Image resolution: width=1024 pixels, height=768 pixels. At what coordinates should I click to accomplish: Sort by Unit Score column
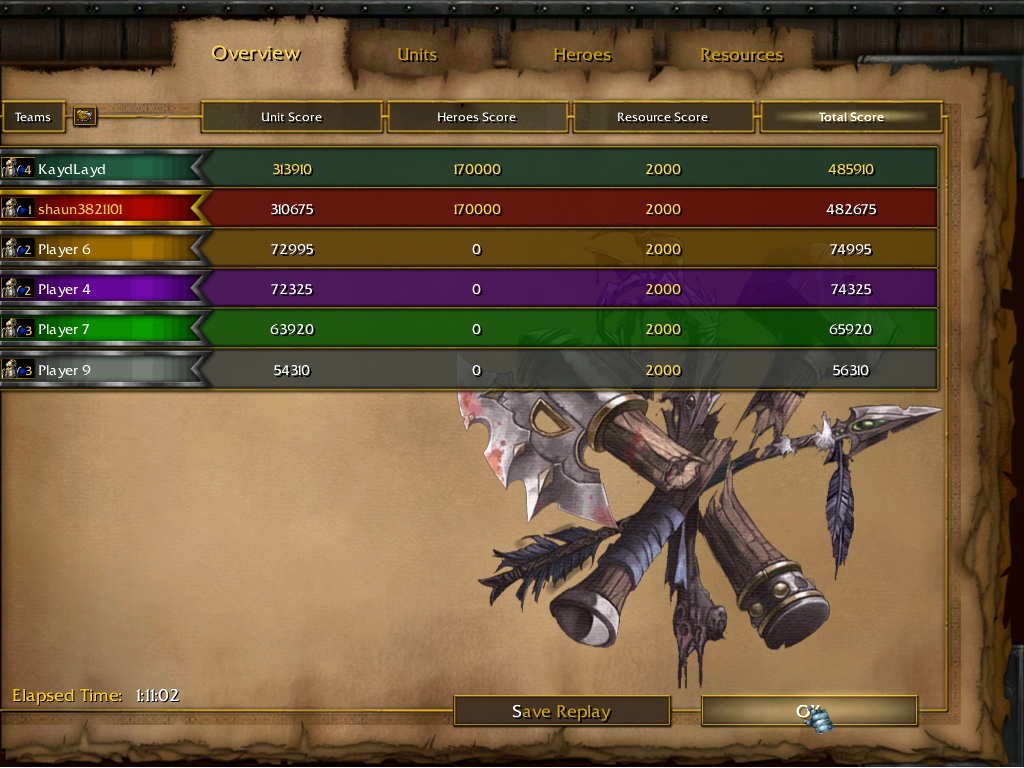(291, 117)
